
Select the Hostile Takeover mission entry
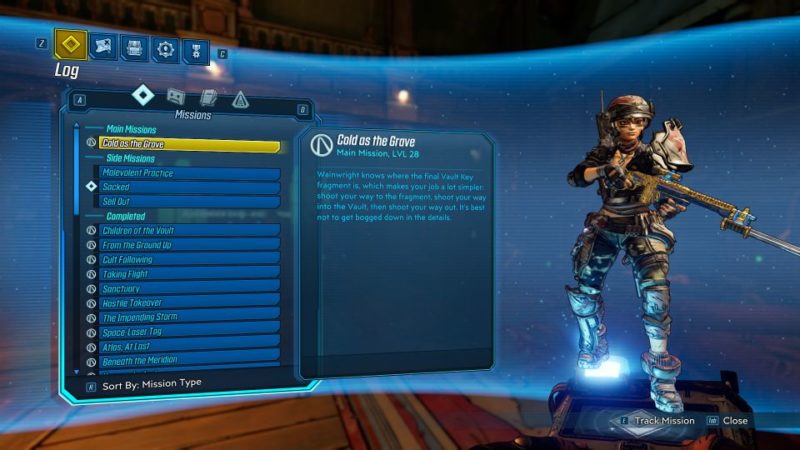(x=190, y=303)
